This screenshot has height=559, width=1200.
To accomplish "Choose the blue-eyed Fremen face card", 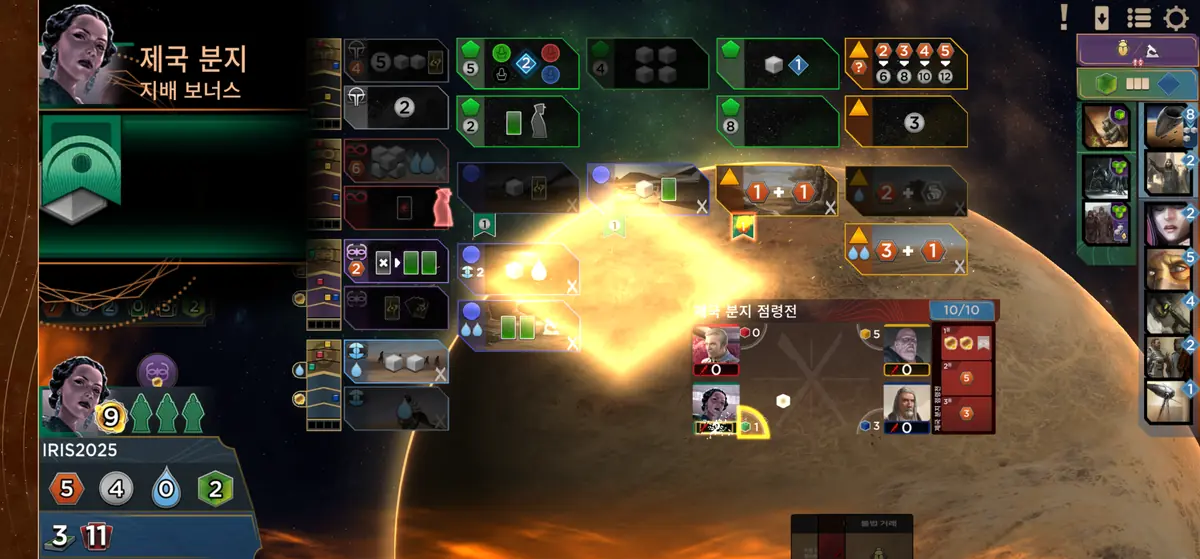I will pos(1164,269).
